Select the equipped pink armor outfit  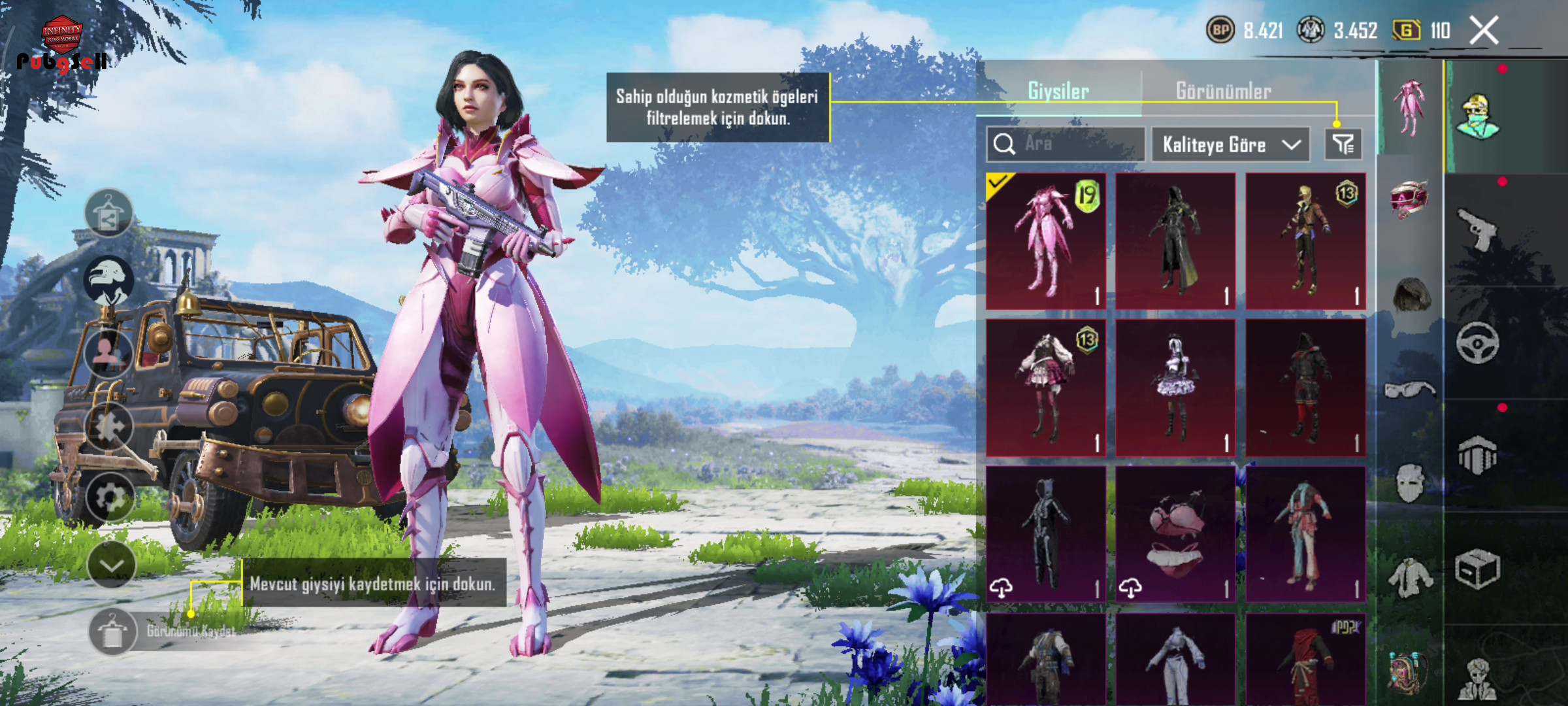tap(1045, 241)
